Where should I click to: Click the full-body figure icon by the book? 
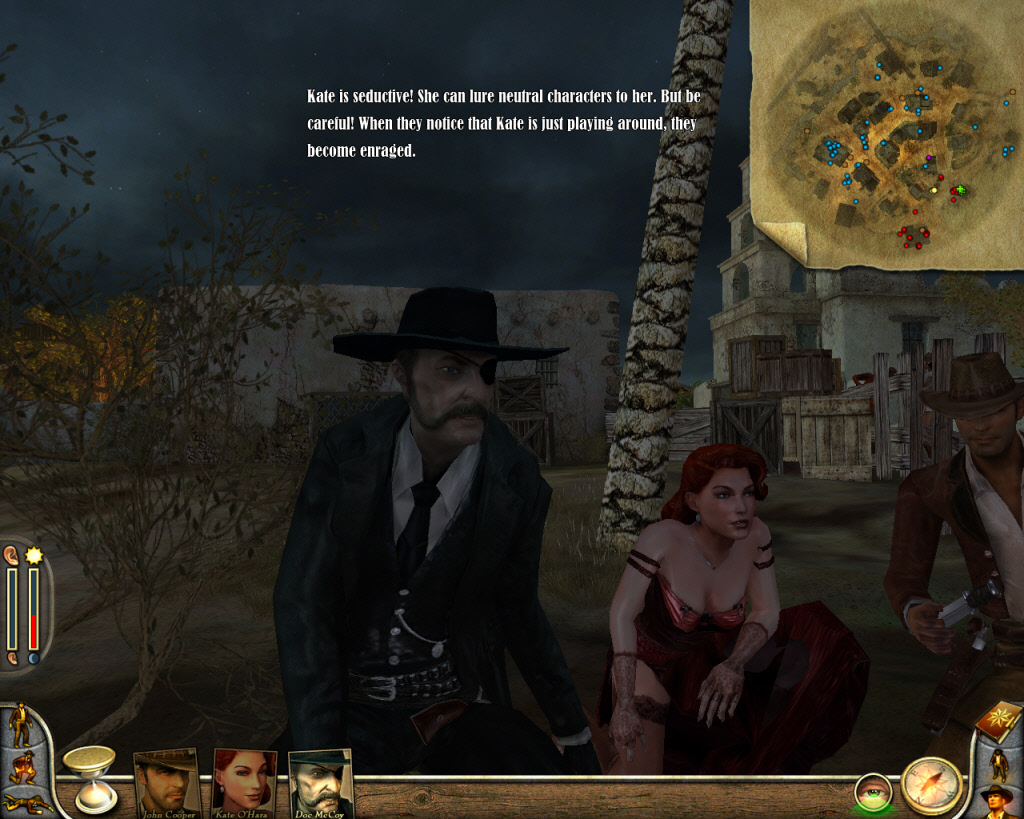point(997,765)
